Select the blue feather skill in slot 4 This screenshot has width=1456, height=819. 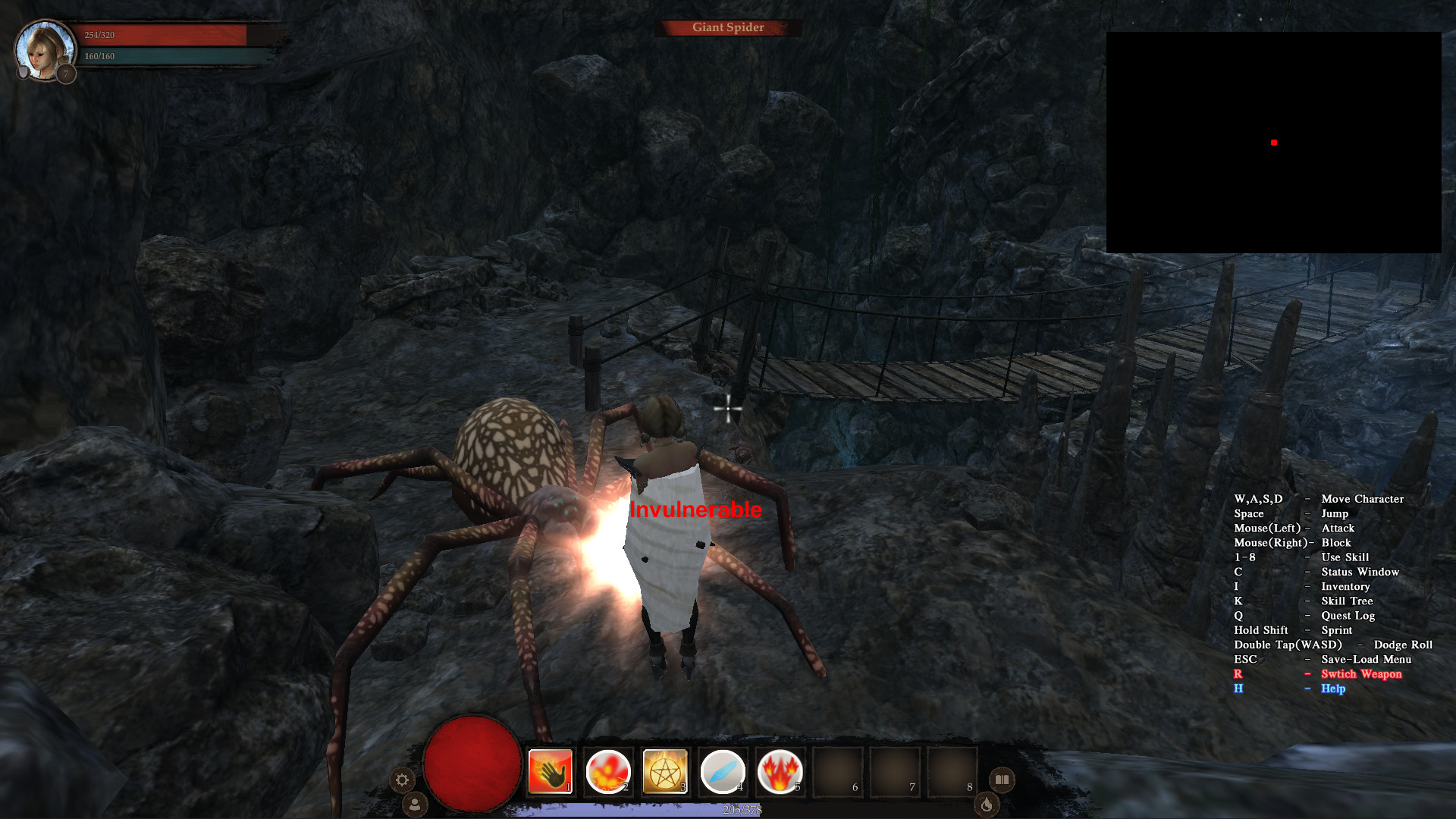[x=723, y=772]
